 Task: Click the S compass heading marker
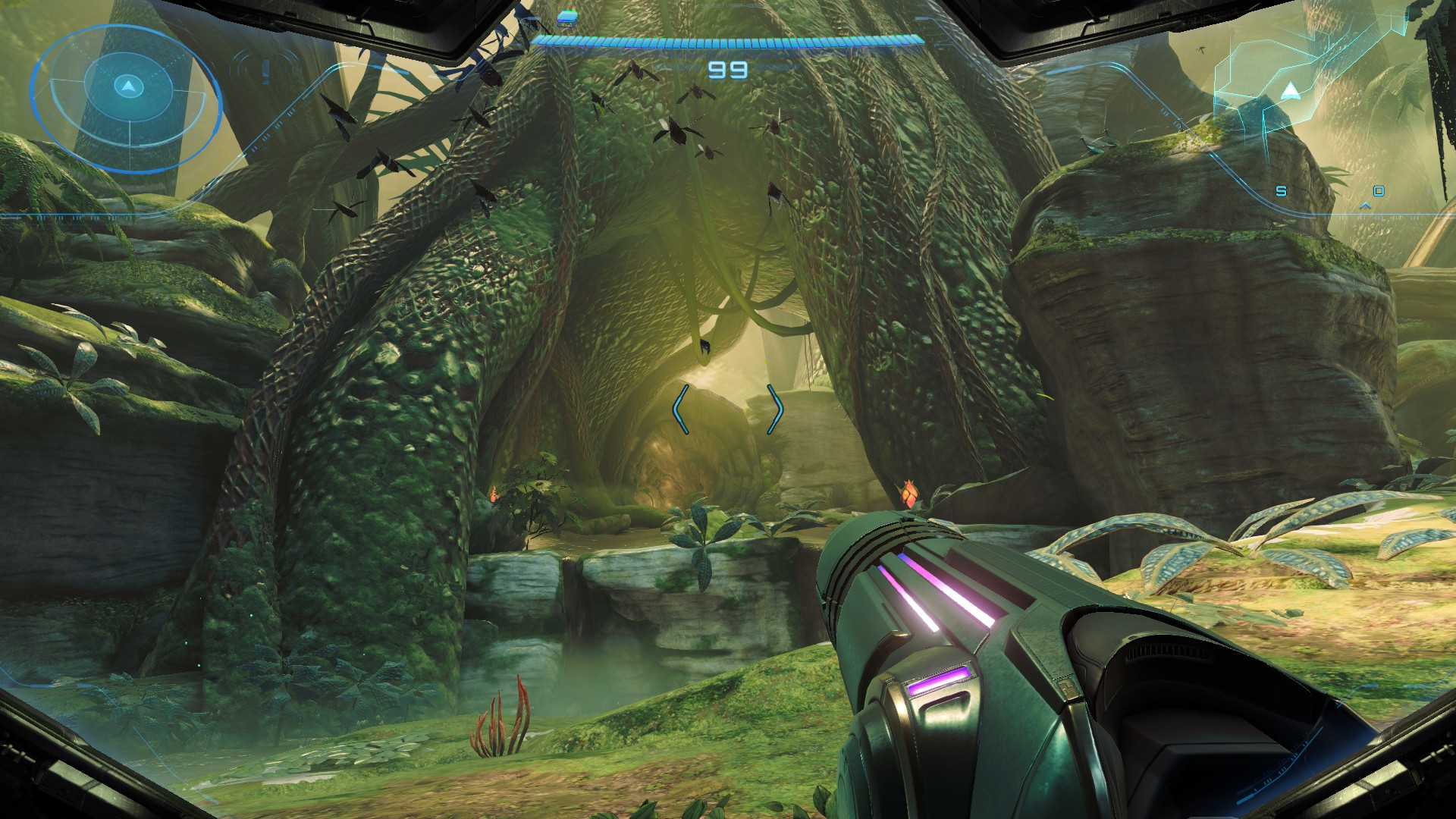point(1281,191)
